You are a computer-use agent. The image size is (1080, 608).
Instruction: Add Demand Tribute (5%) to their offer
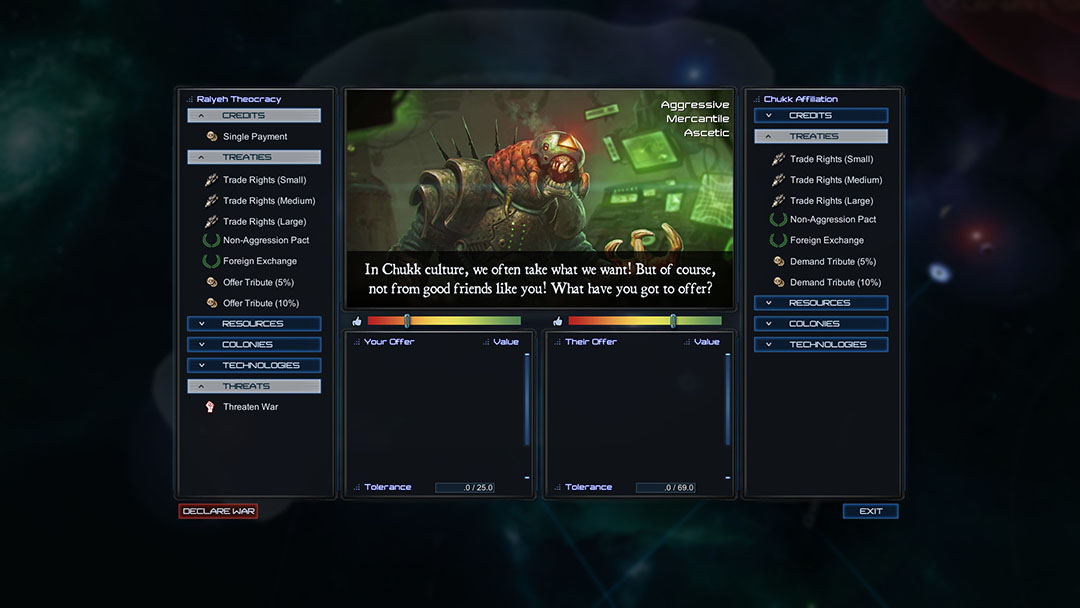click(832, 261)
